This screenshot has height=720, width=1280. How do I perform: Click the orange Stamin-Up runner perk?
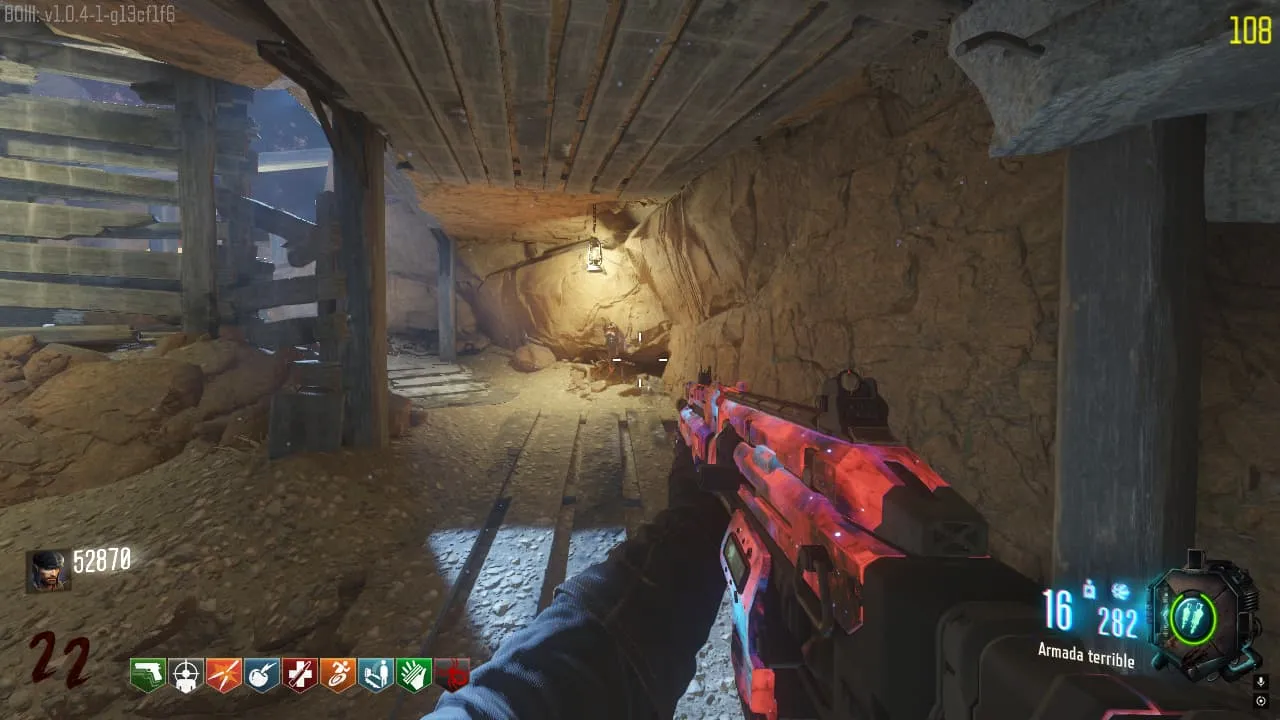click(x=337, y=675)
